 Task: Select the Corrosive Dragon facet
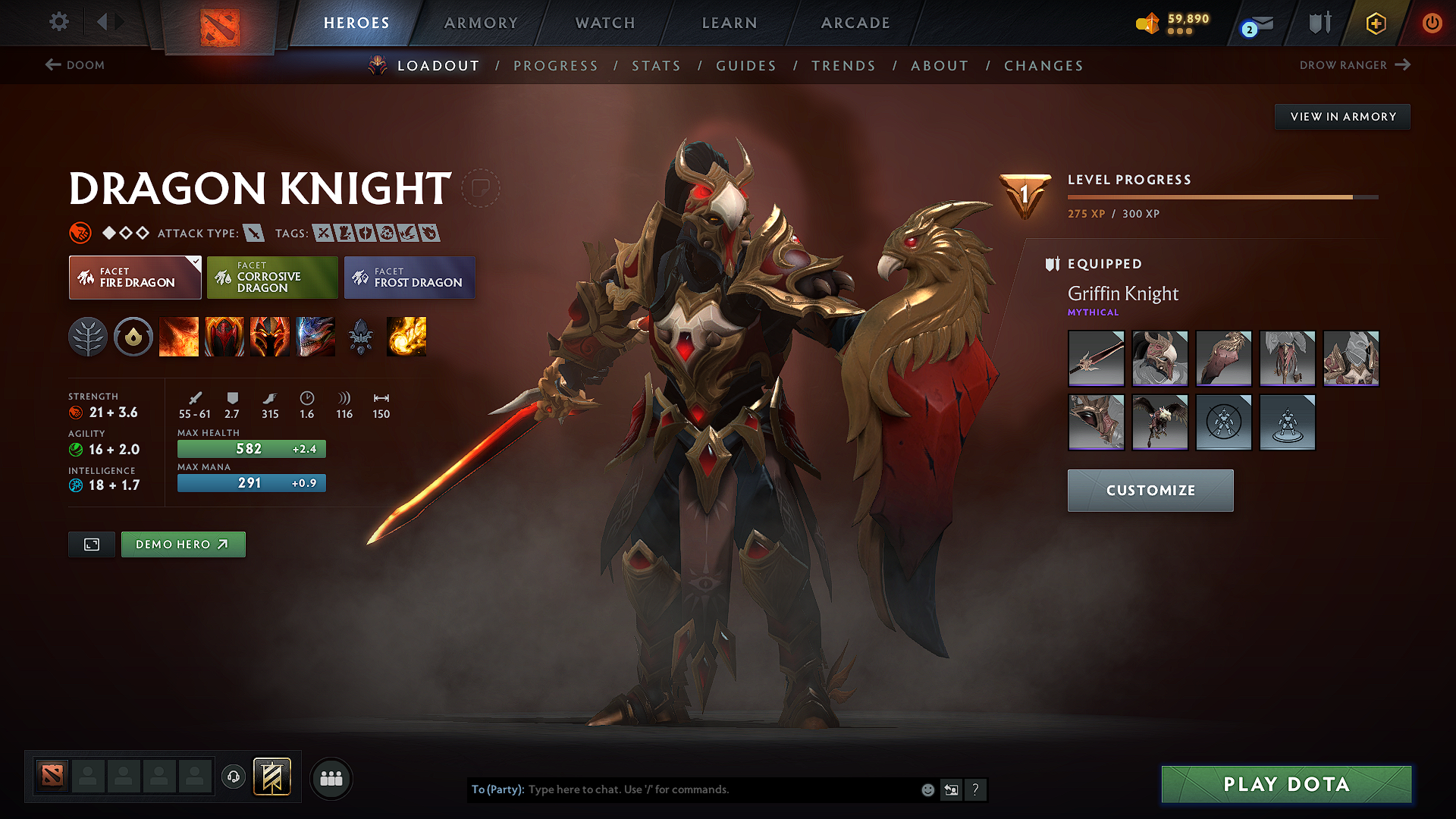tap(271, 277)
